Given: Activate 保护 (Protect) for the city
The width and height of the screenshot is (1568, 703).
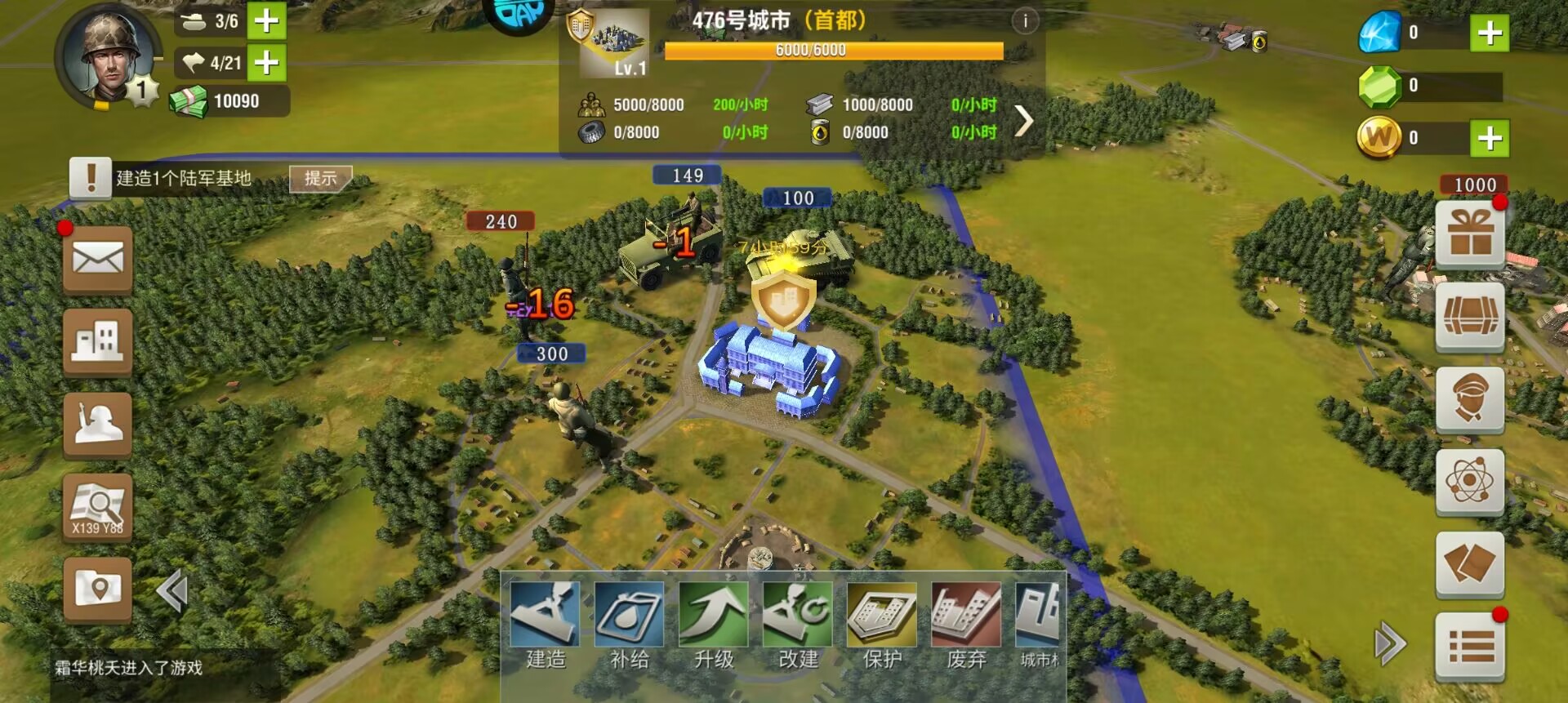Looking at the screenshot, I should [882, 625].
